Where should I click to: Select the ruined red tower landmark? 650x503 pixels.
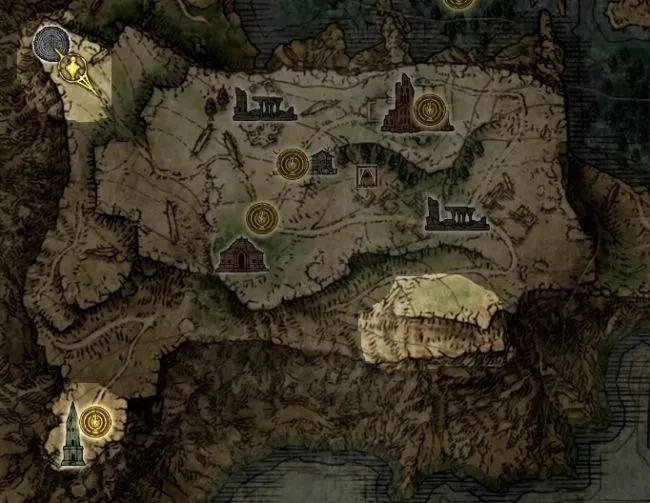pos(402,103)
